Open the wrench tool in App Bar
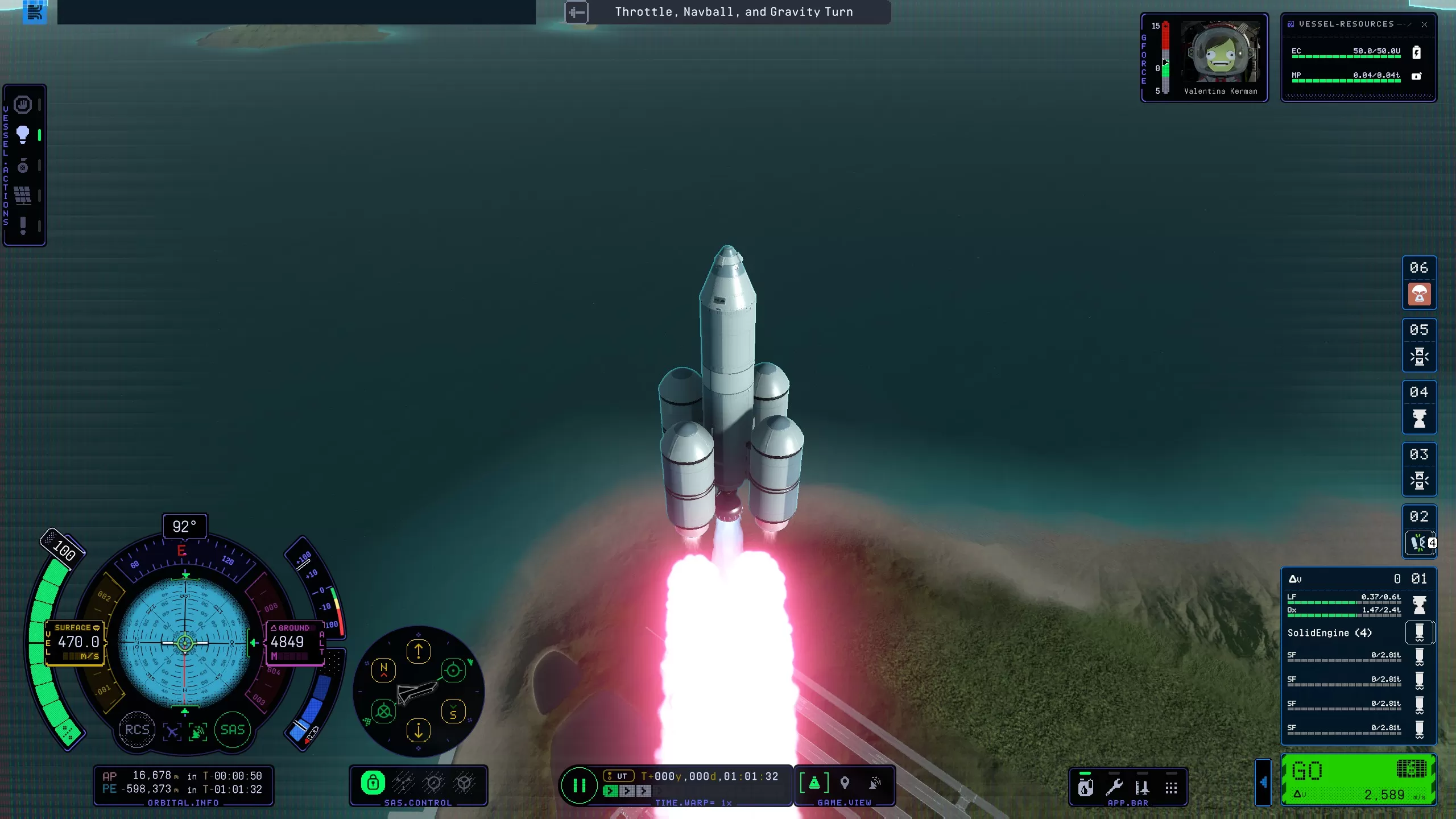Screen dimensions: 1456x819 1114,787
